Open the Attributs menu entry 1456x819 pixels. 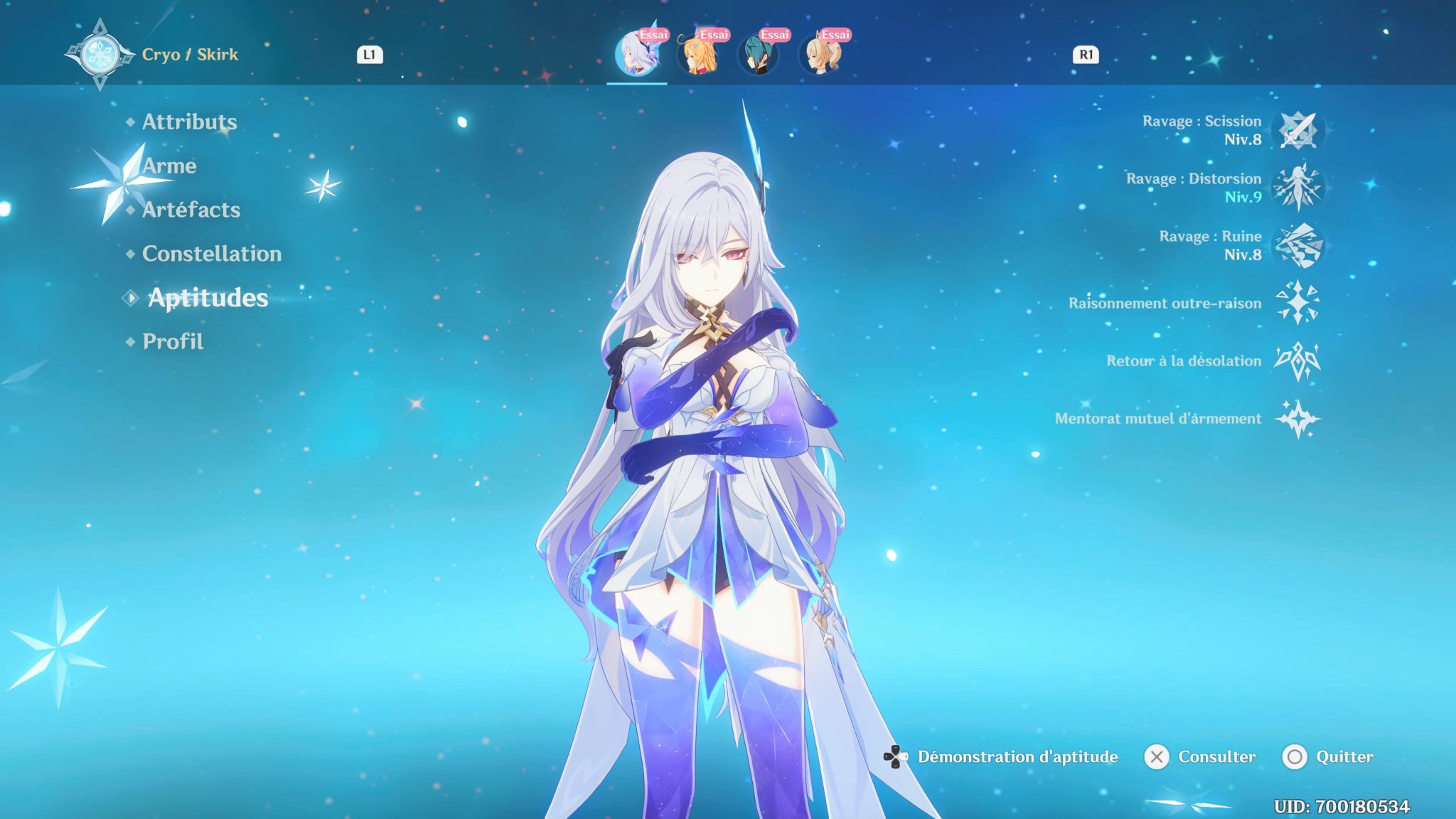pyautogui.click(x=189, y=122)
